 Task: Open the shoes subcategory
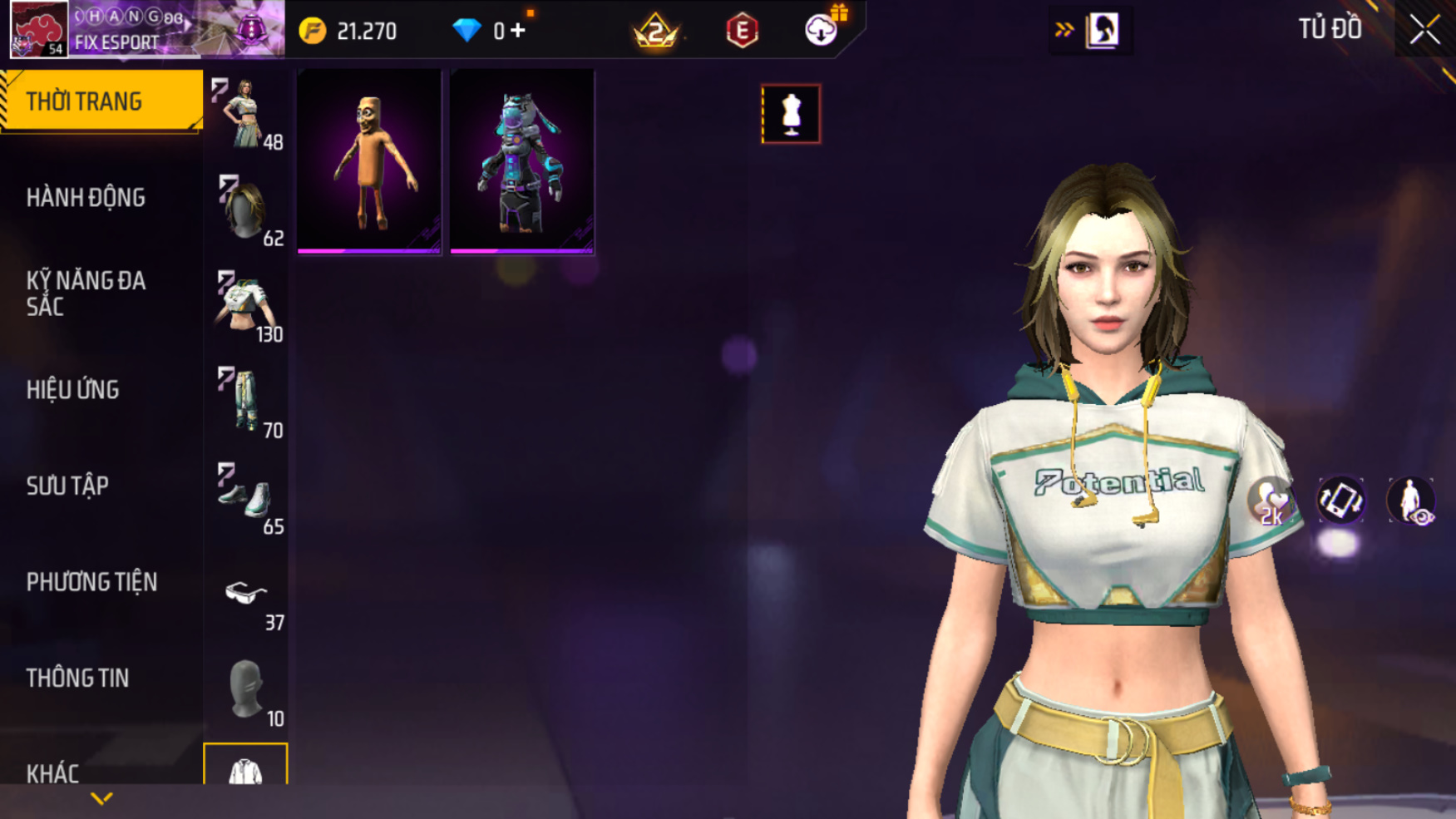coord(246,498)
